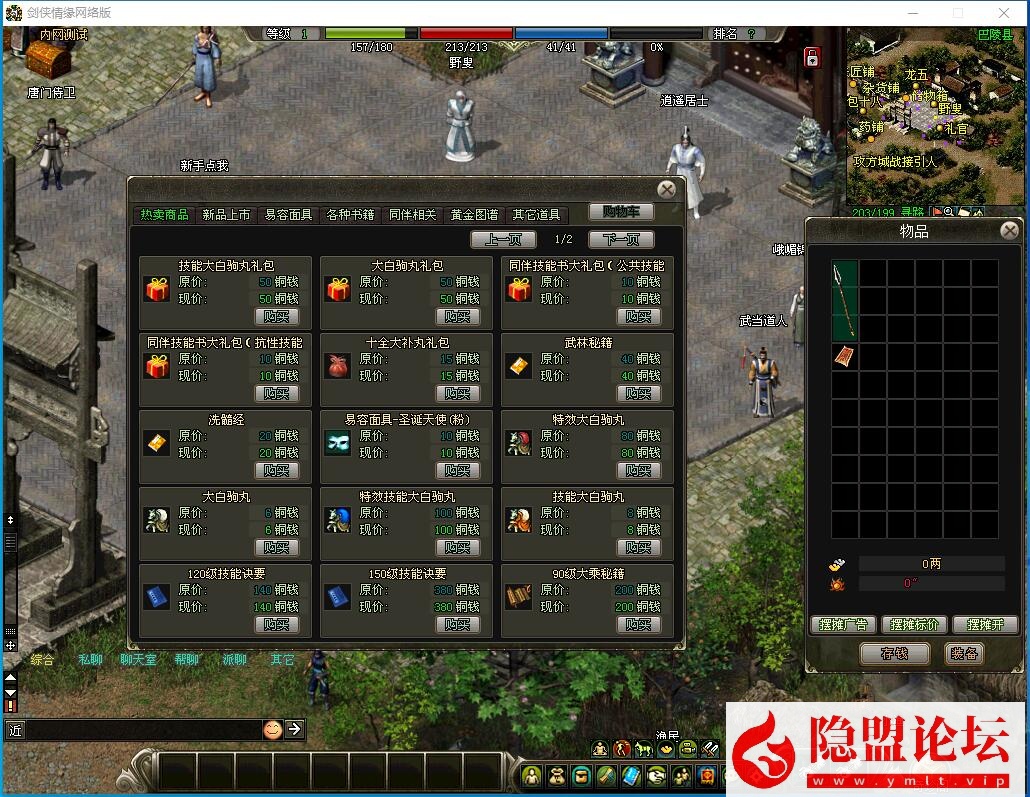Switch to the 新品上市 tab
Screen dimensions: 1030x797
(226, 215)
